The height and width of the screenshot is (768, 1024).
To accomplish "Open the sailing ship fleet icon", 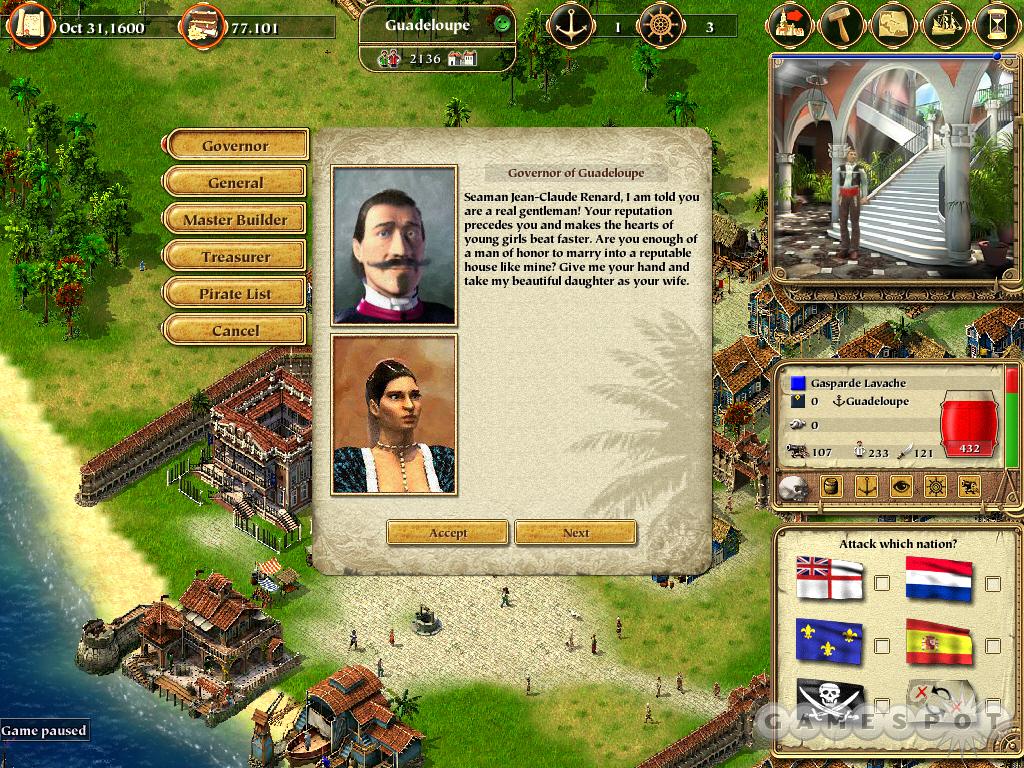I will click(x=945, y=24).
